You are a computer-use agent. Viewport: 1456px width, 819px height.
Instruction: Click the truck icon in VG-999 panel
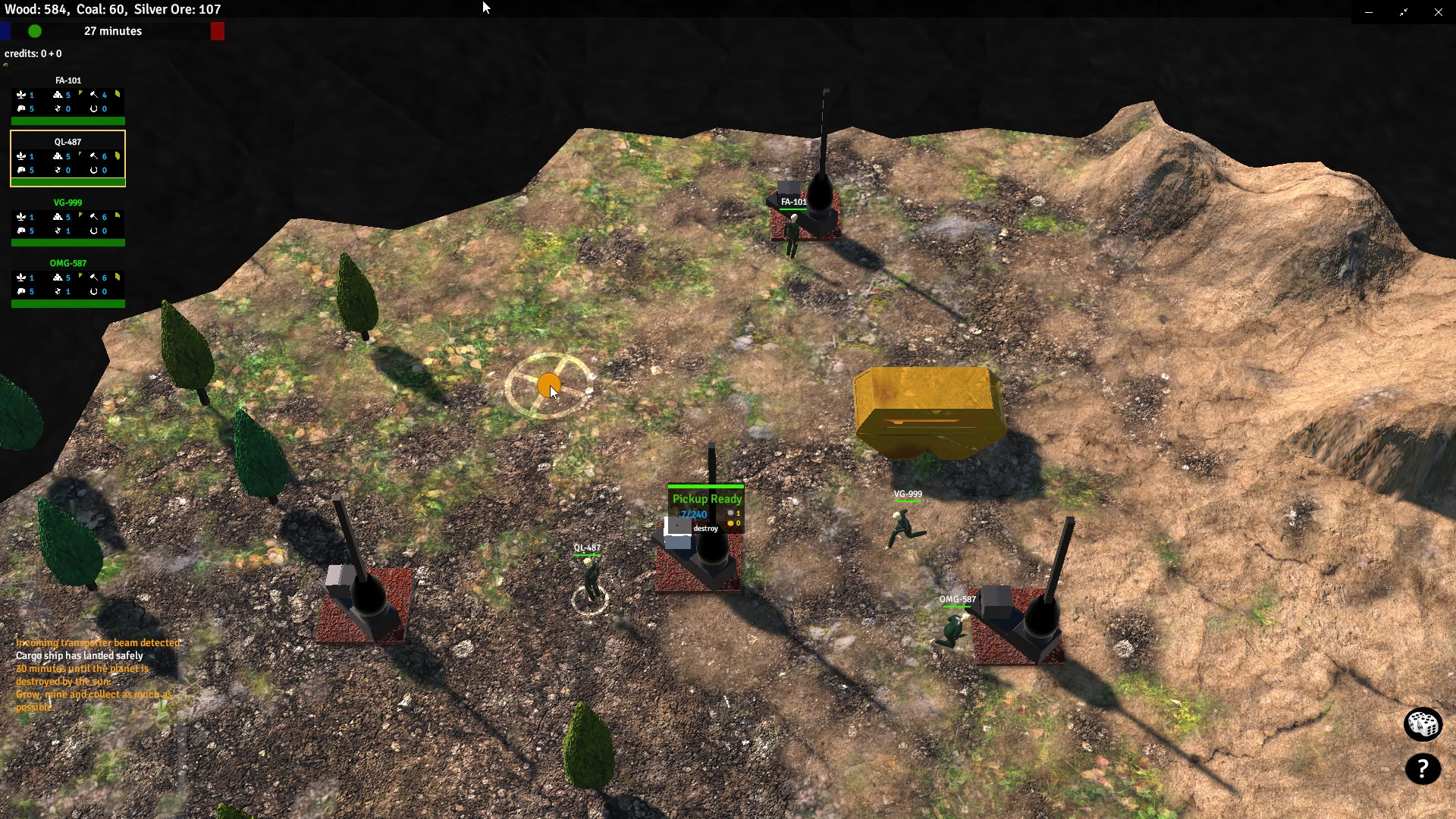point(20,231)
